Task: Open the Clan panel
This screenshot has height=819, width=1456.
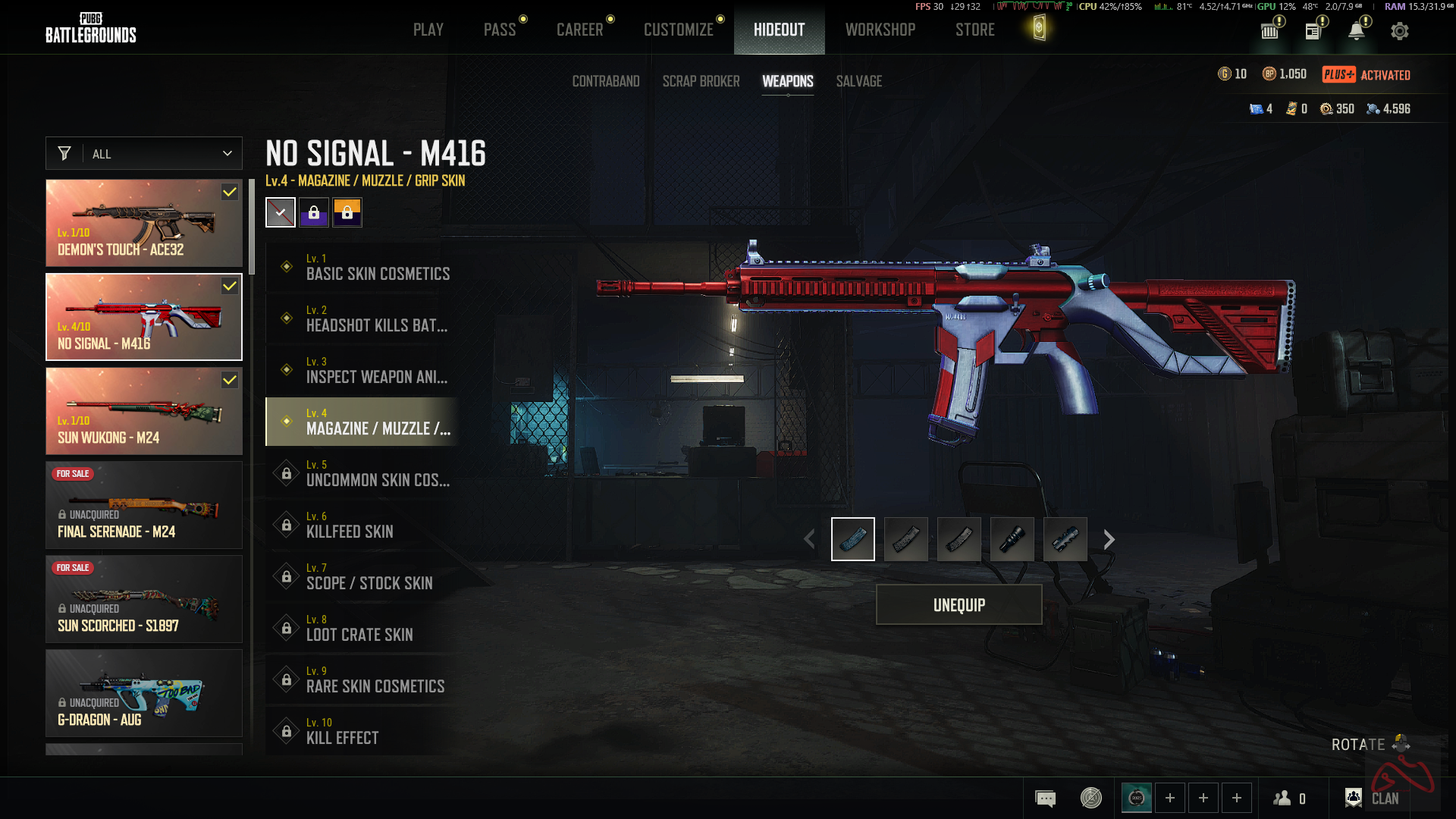Action: click(x=1373, y=798)
